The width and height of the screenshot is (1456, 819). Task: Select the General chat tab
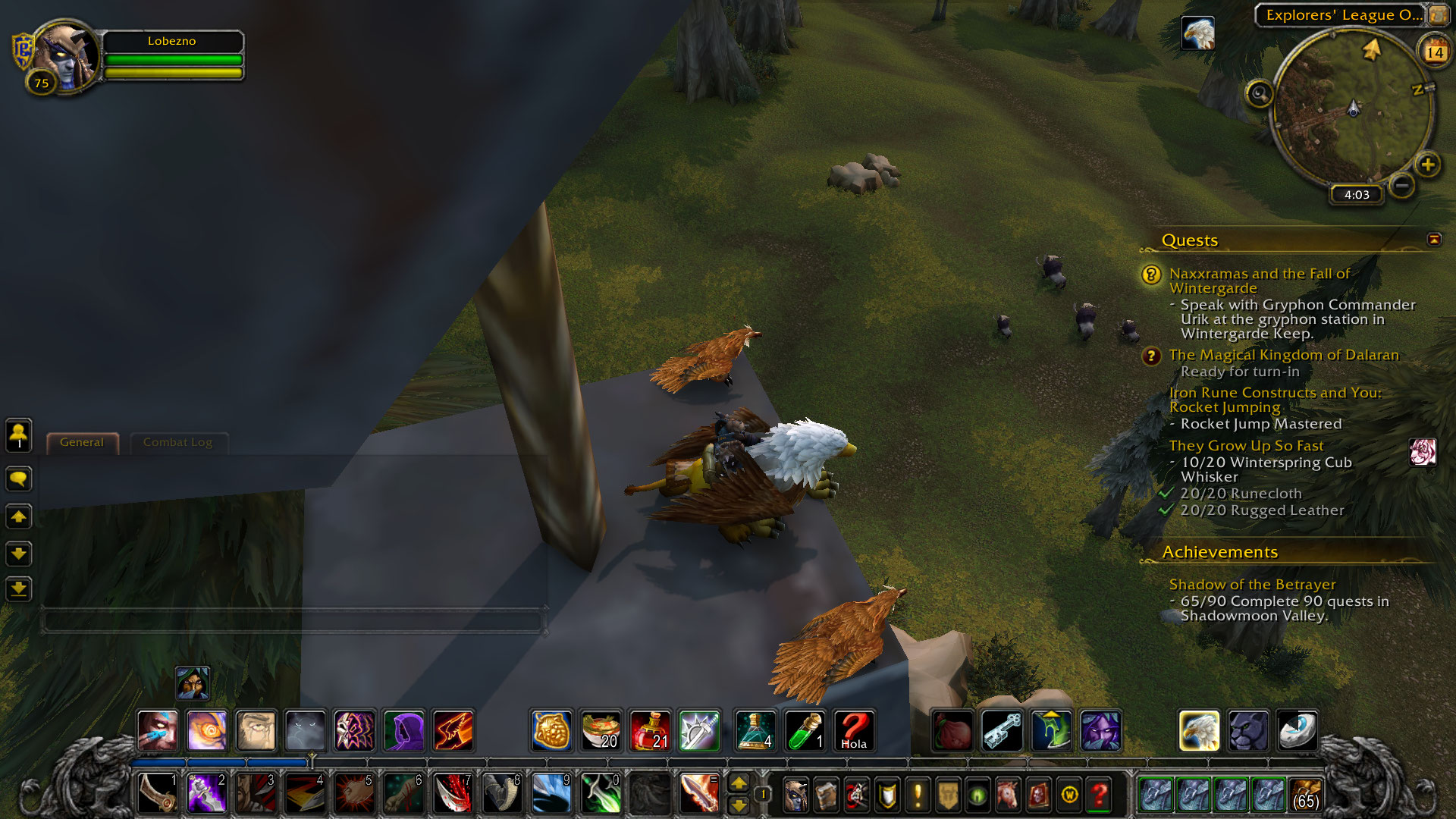coord(82,442)
